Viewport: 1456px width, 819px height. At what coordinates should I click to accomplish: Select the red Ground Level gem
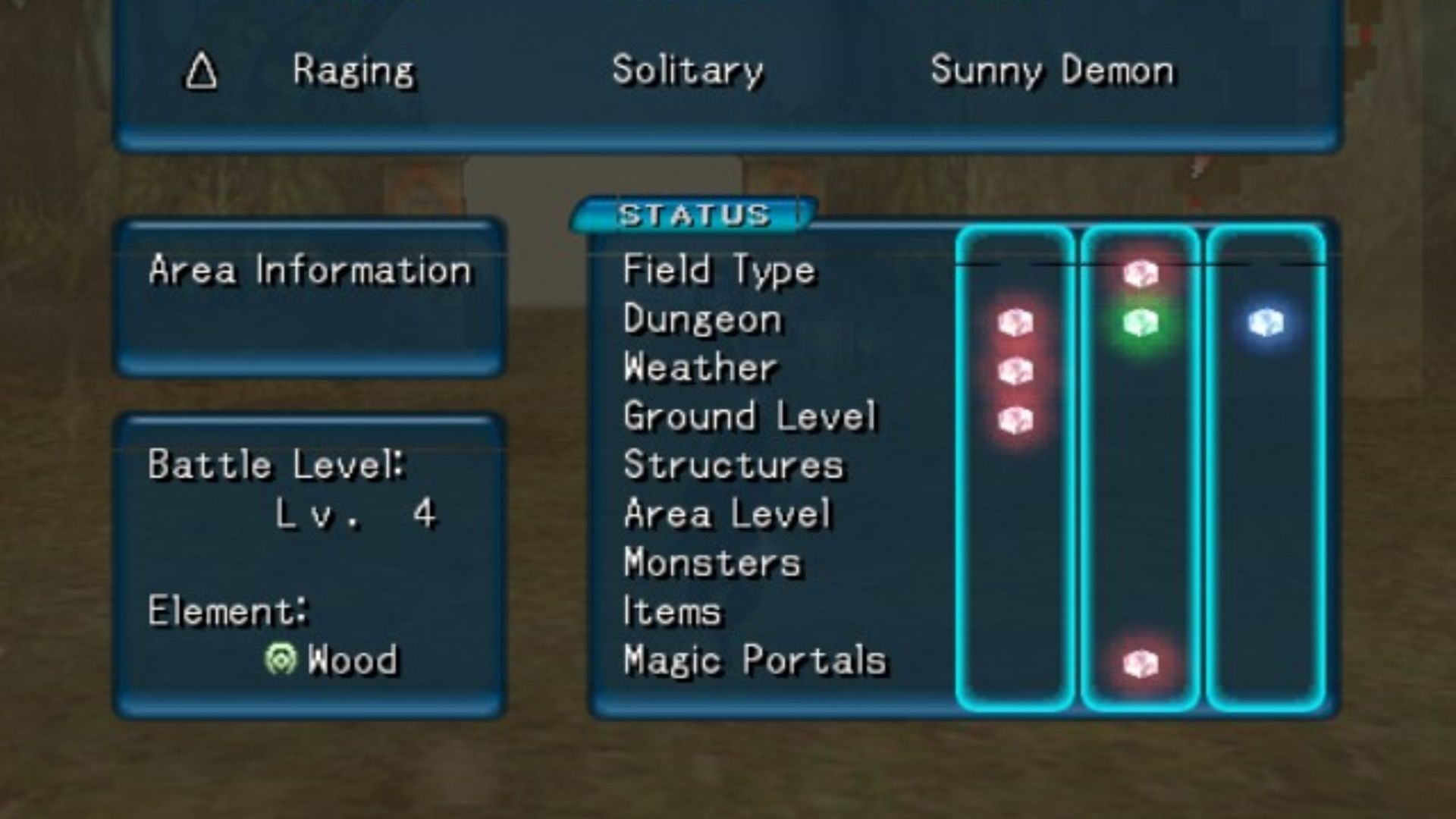[x=1015, y=421]
